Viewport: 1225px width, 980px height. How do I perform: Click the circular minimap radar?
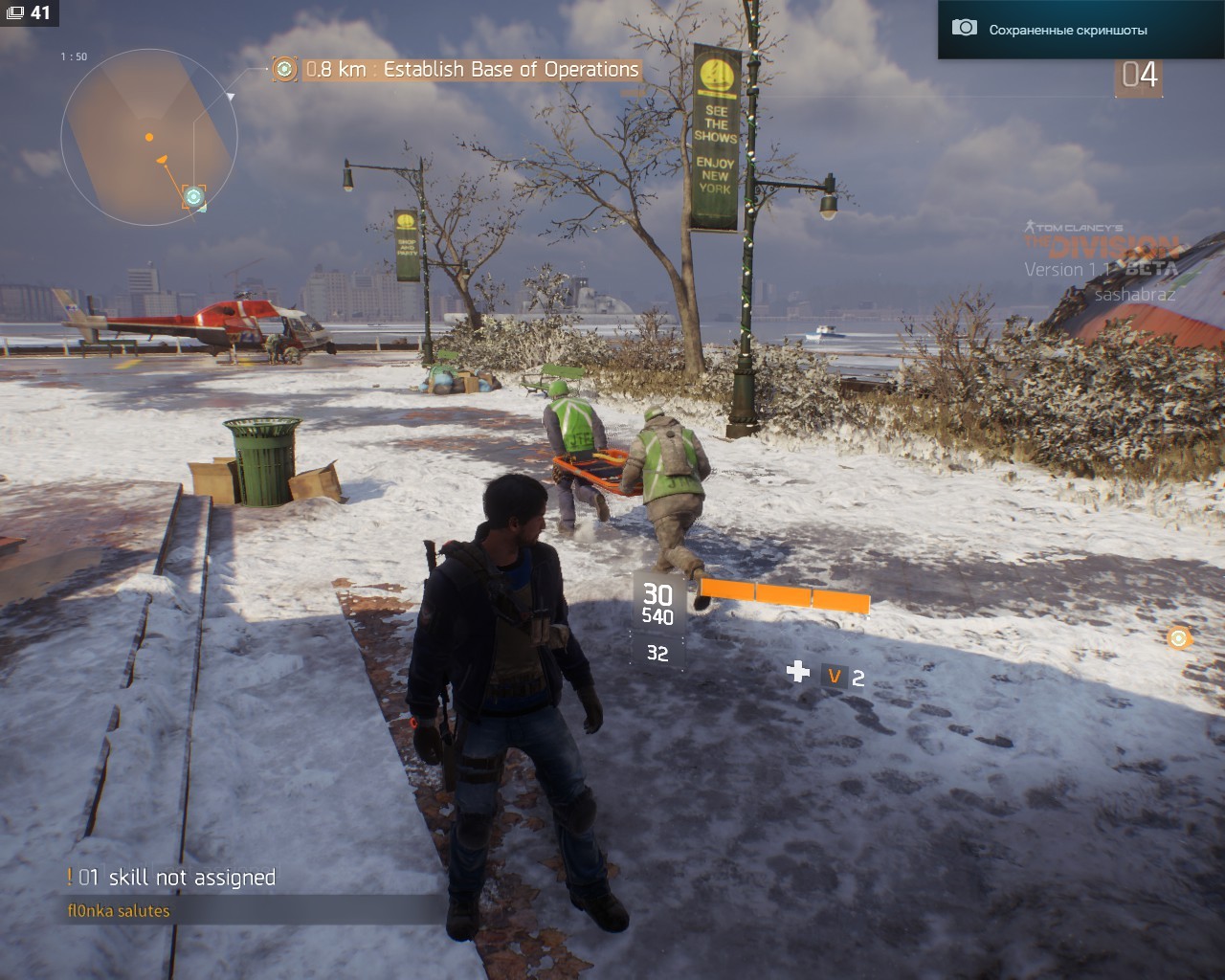[x=148, y=137]
